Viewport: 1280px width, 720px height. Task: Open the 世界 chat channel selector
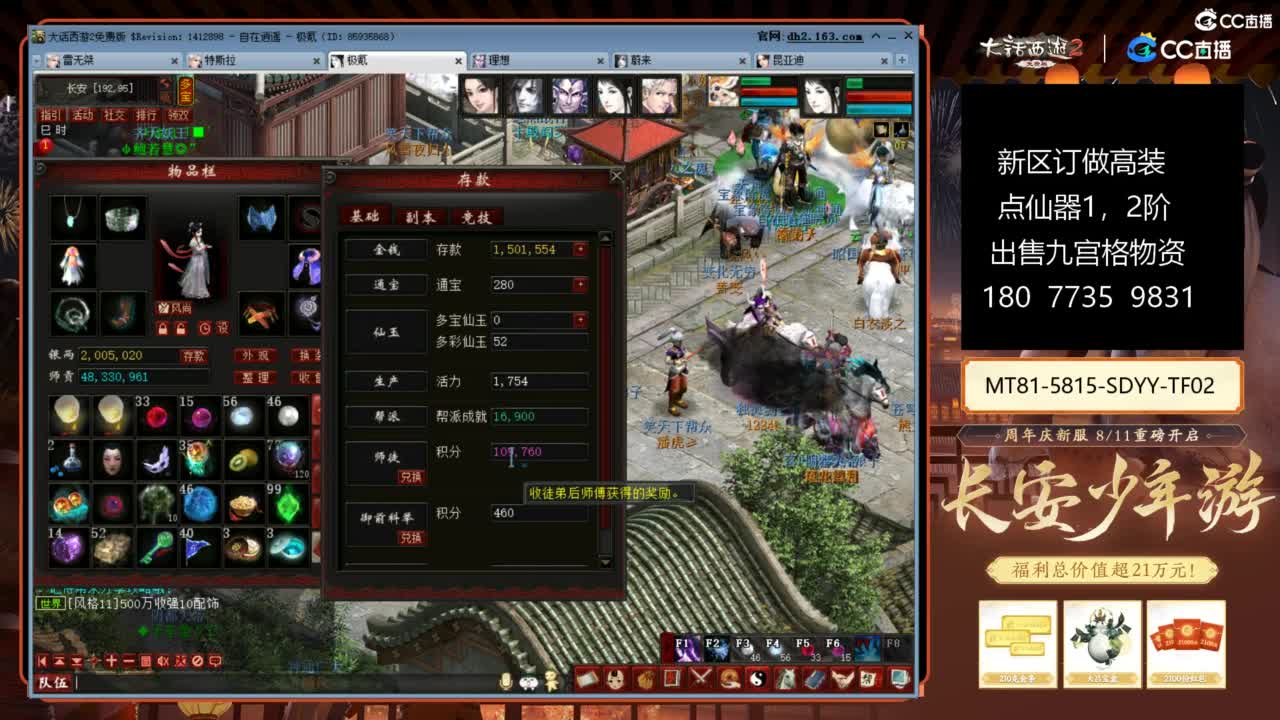coord(50,603)
